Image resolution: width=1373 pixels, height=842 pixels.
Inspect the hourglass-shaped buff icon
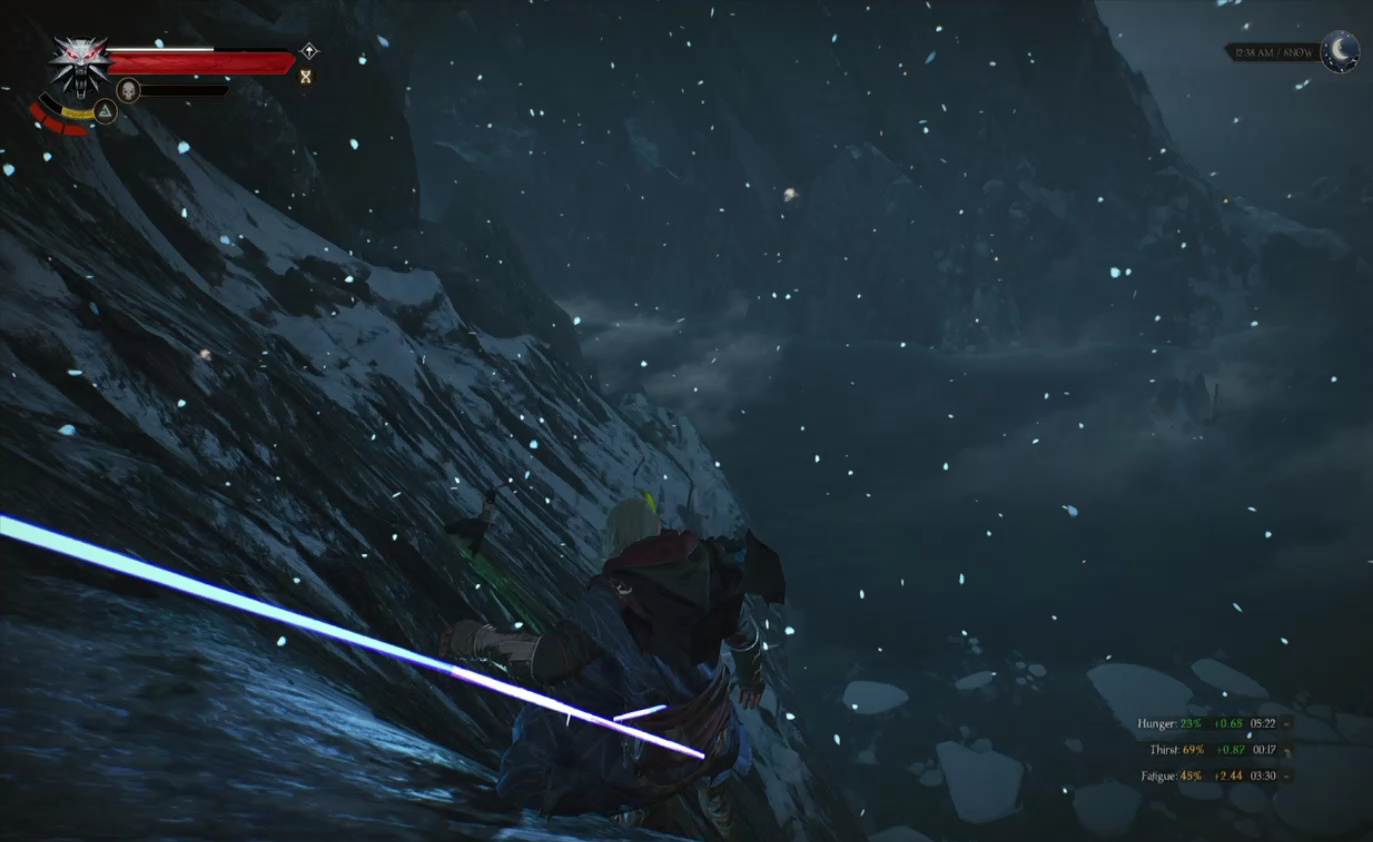tap(306, 76)
